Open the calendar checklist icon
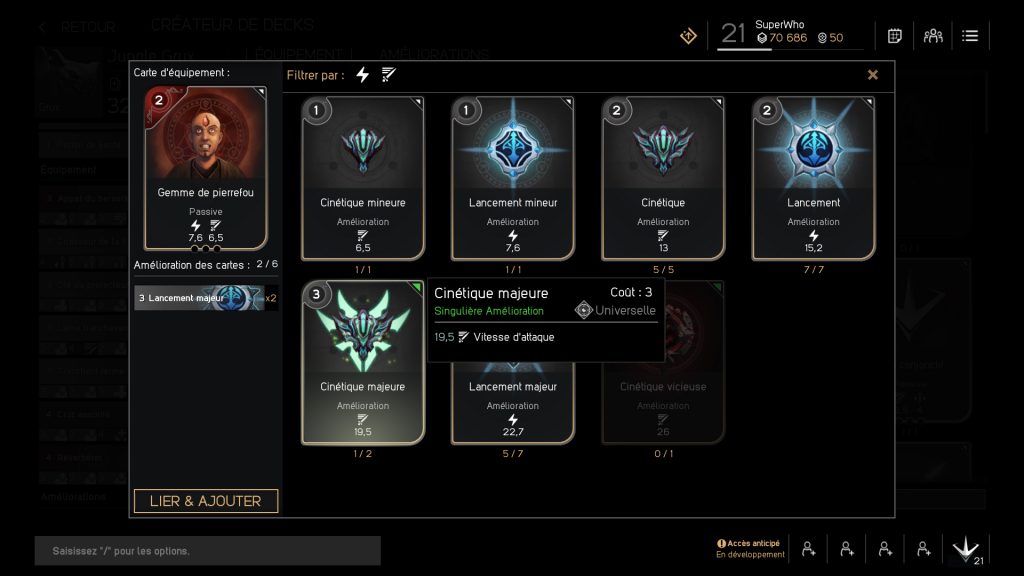The height and width of the screenshot is (576, 1024). pyautogui.click(x=895, y=36)
